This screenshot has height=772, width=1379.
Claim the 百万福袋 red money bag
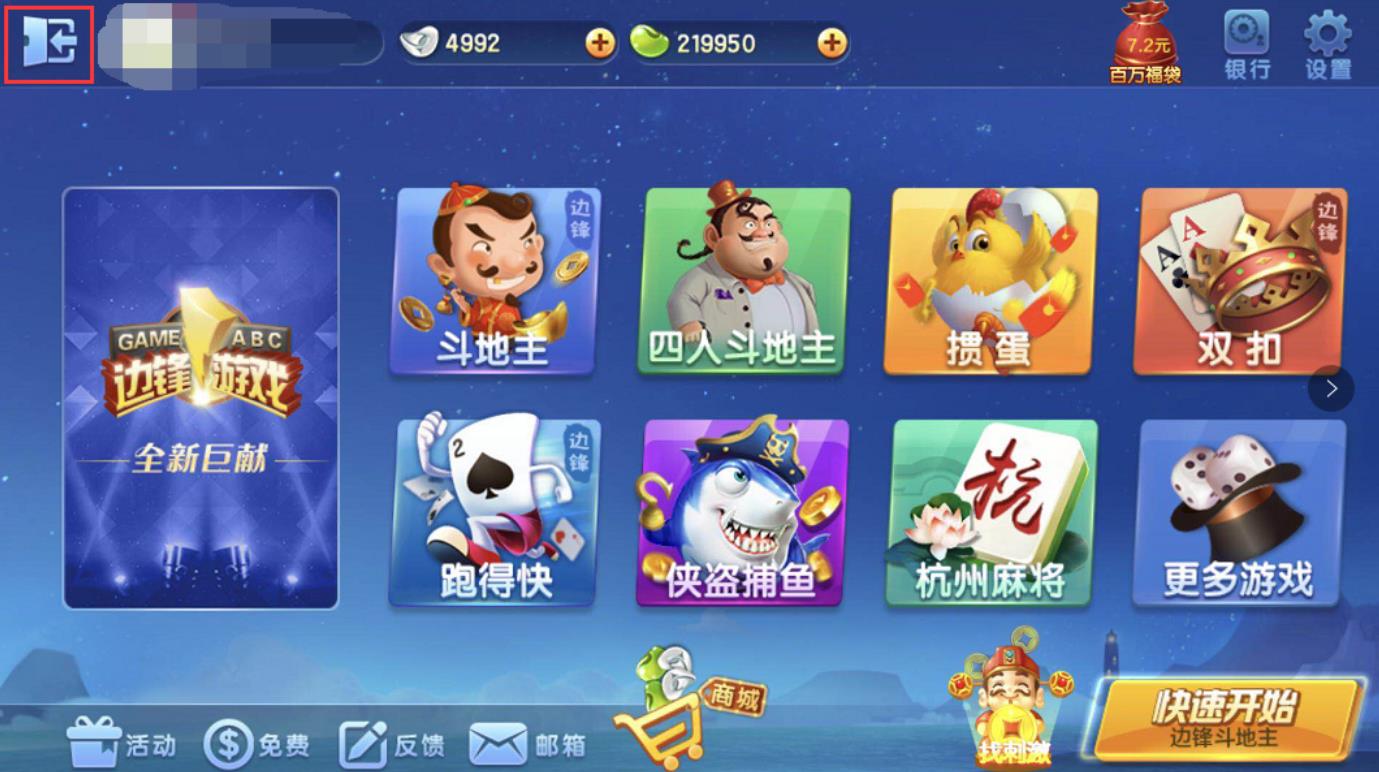pos(1146,40)
